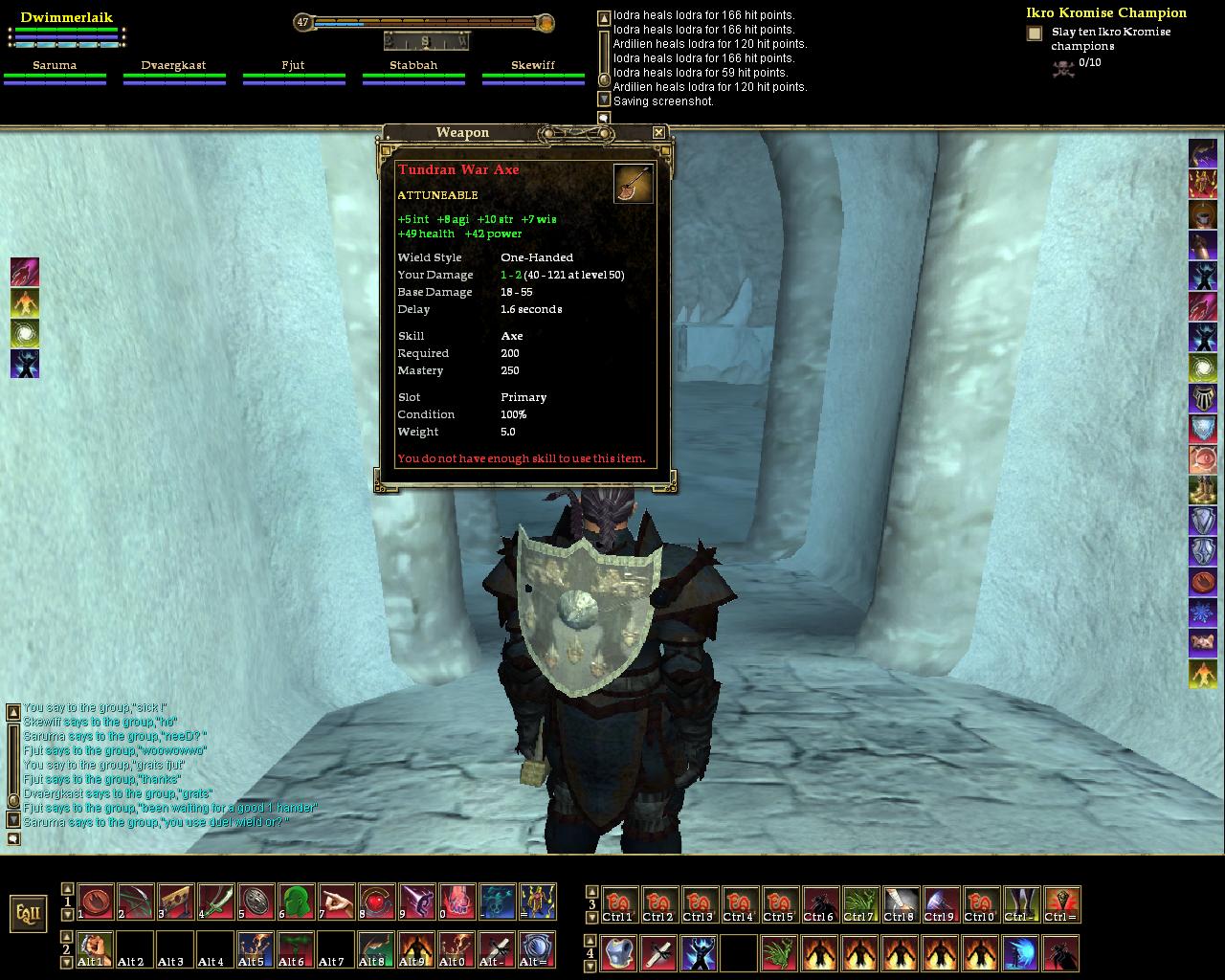Click the snowflake effect icon on right
This screenshot has height=980, width=1225.
click(1203, 612)
